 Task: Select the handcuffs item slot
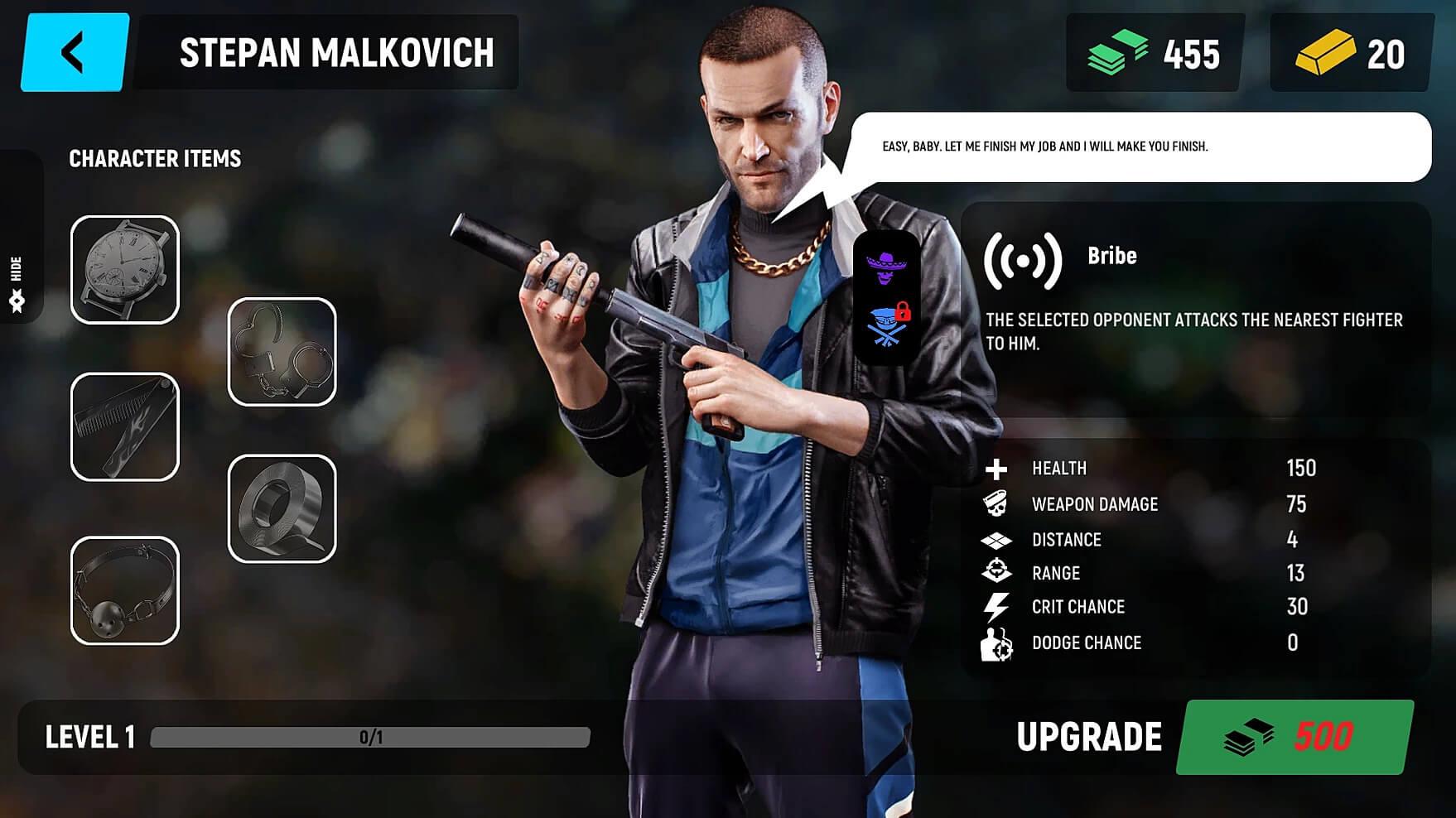[x=282, y=352]
